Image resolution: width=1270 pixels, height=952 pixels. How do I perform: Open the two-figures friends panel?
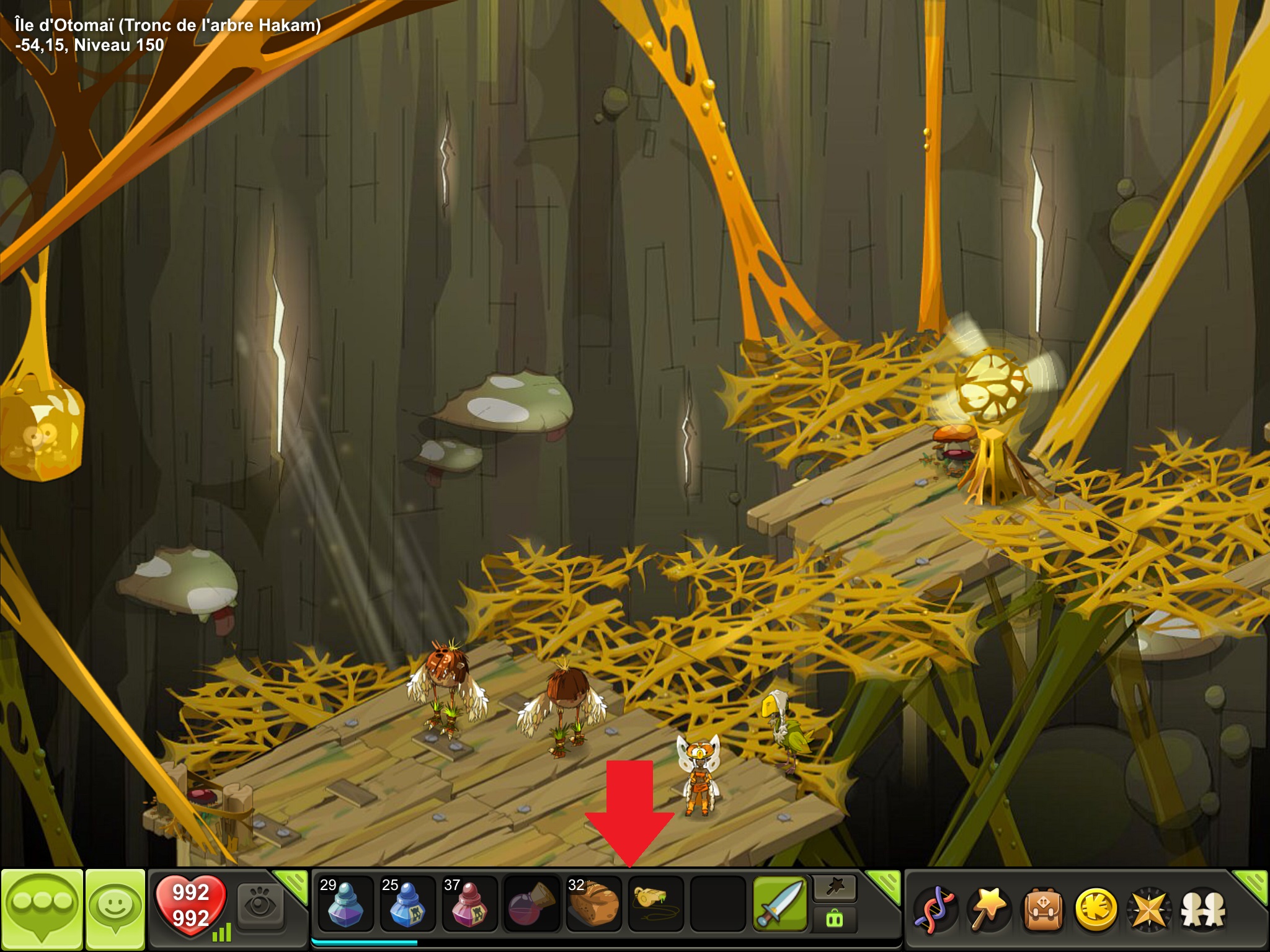(1203, 910)
